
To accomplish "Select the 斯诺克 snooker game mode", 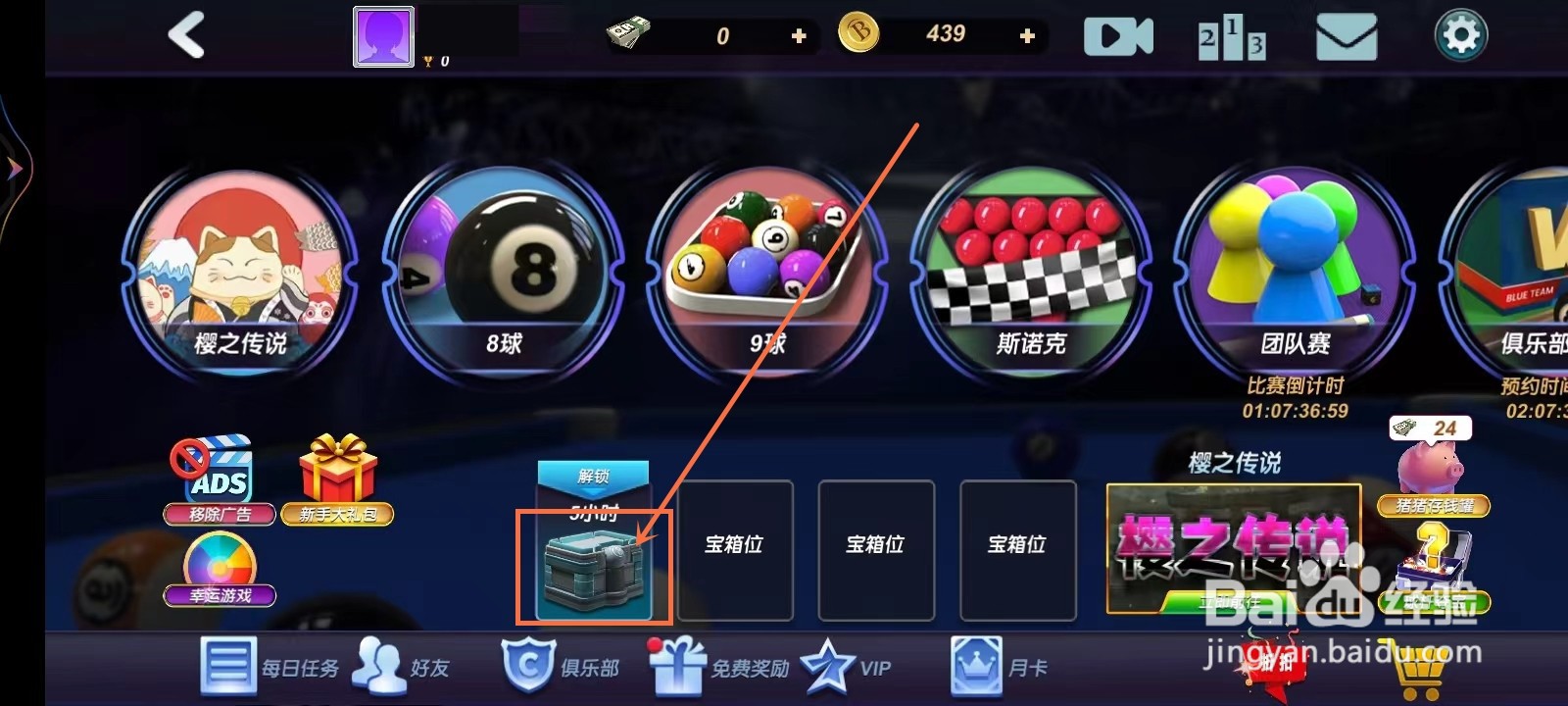I will [x=1030, y=265].
